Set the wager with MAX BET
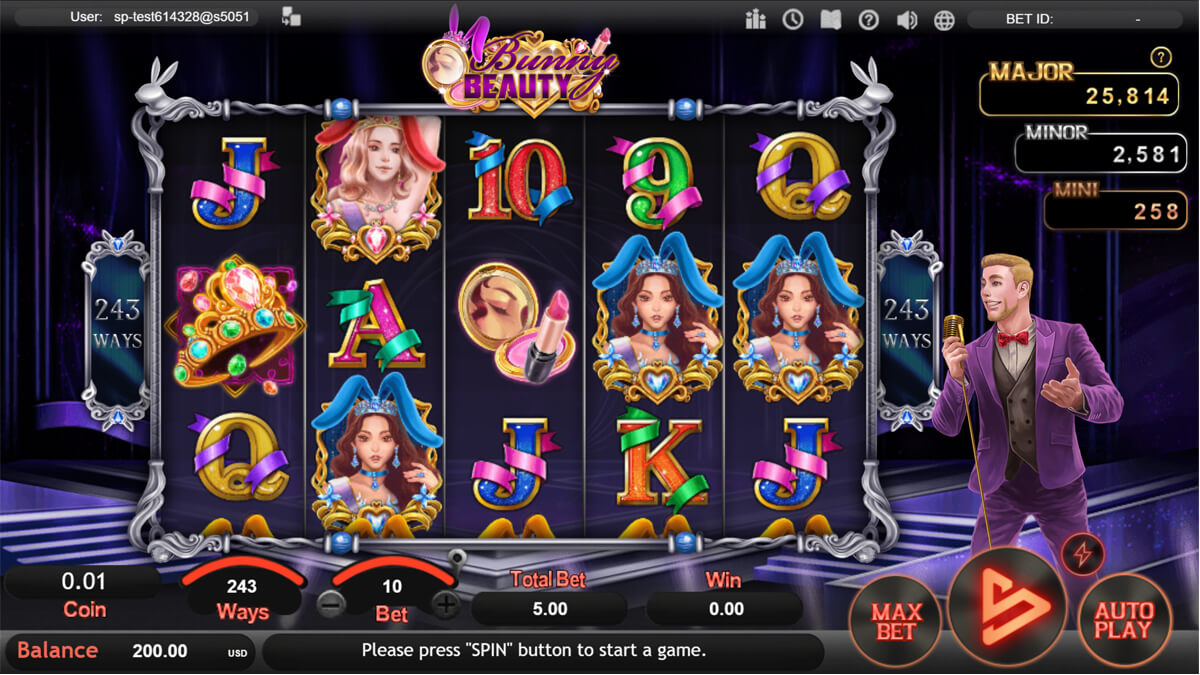The height and width of the screenshot is (675, 1200). point(895,622)
